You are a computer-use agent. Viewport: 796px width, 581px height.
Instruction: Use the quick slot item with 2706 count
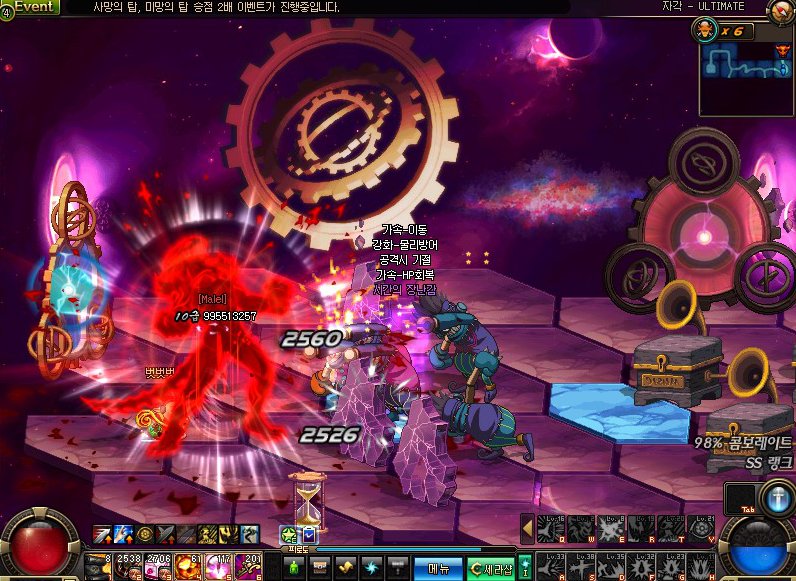160,566
